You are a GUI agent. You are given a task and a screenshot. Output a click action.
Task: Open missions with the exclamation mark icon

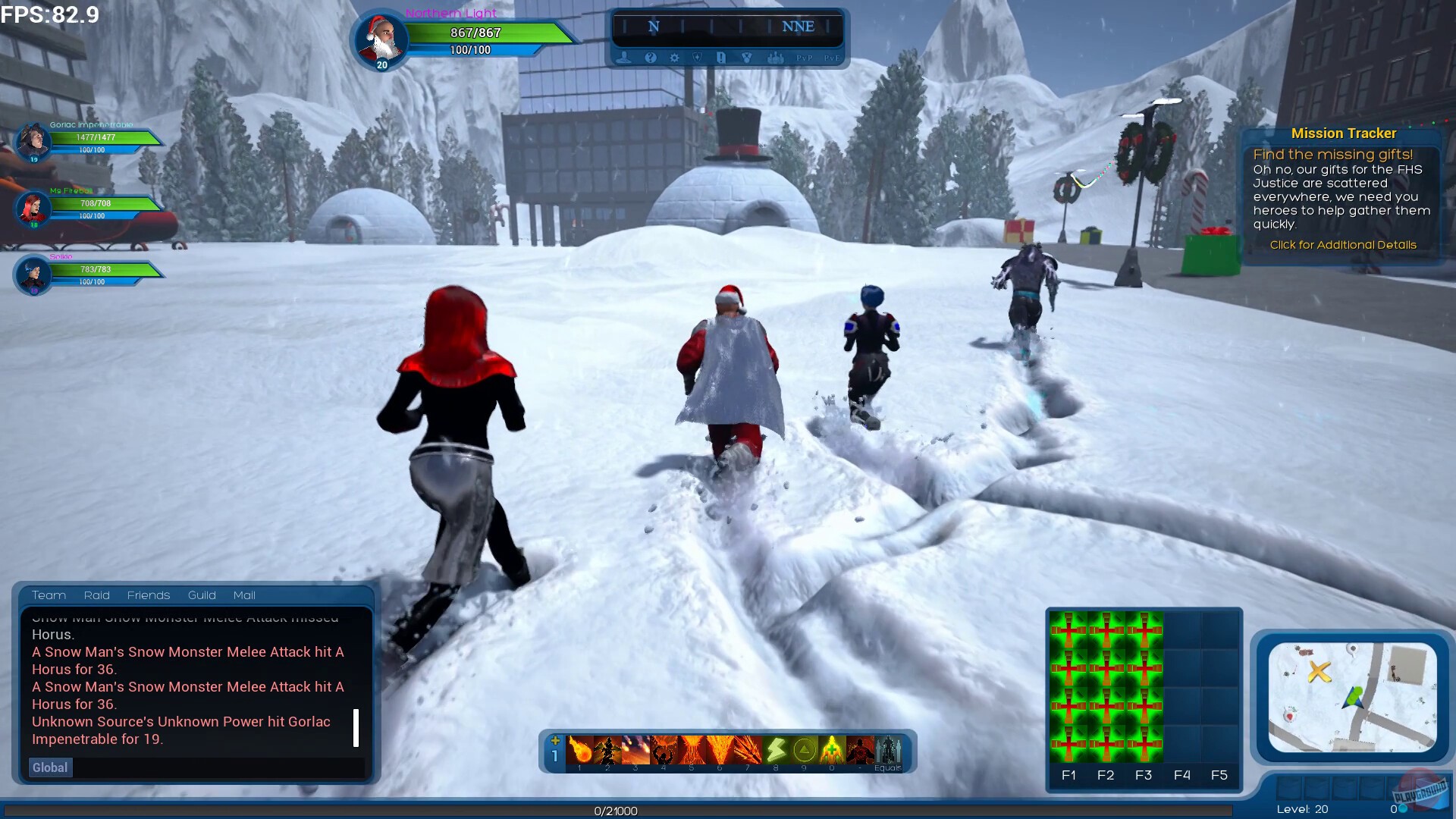(720, 58)
